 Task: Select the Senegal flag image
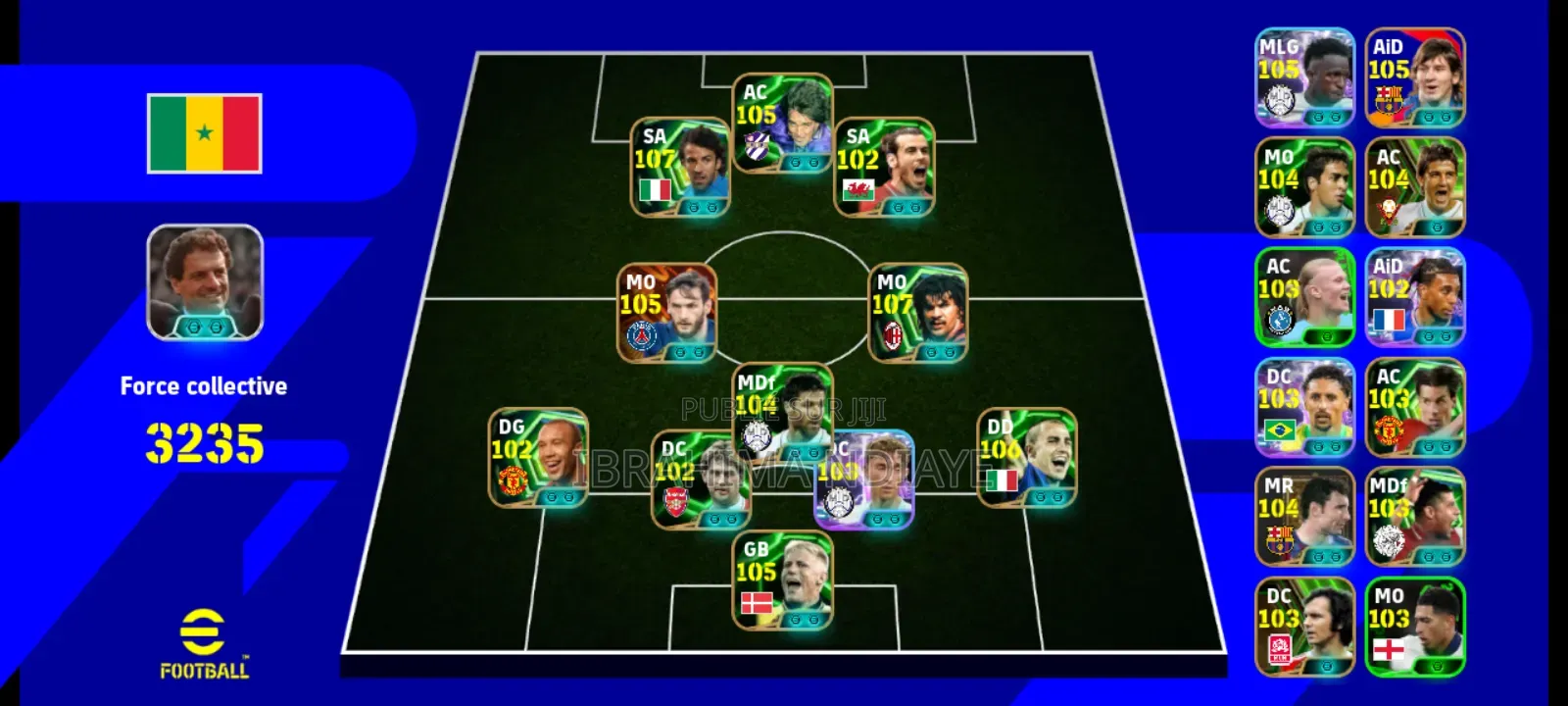204,133
